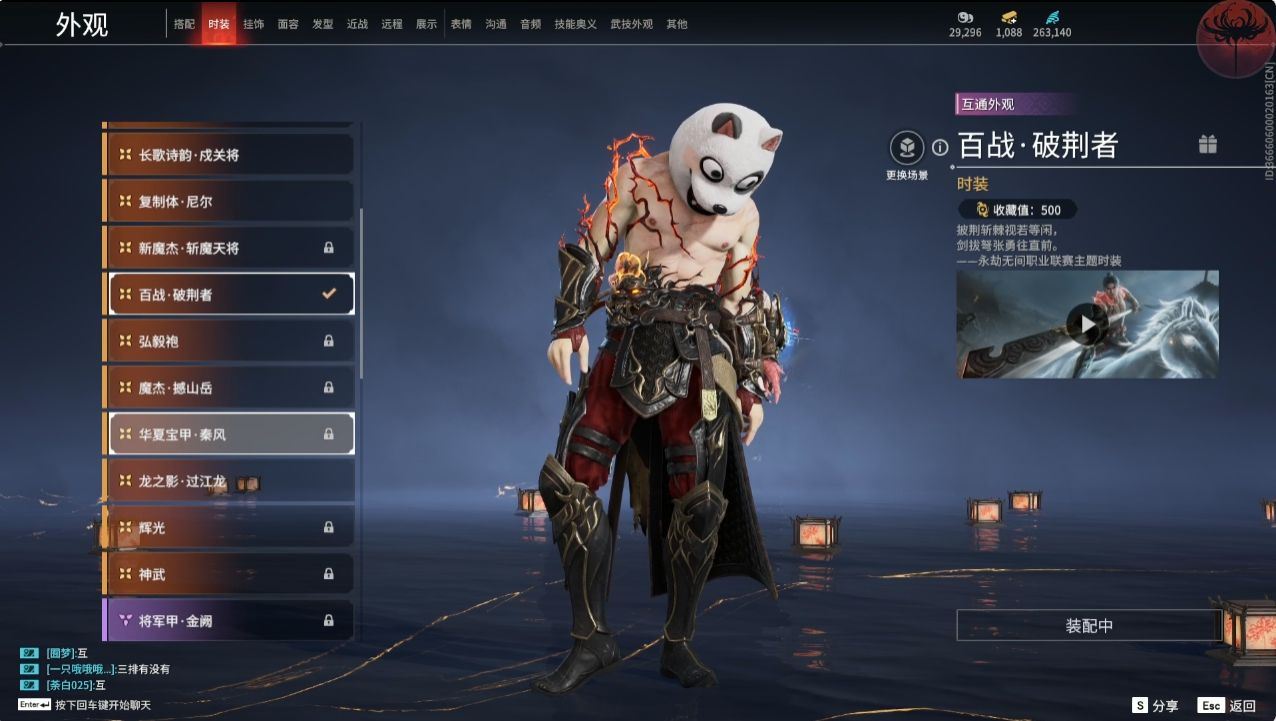Go back with the 返回 button

click(x=1227, y=706)
